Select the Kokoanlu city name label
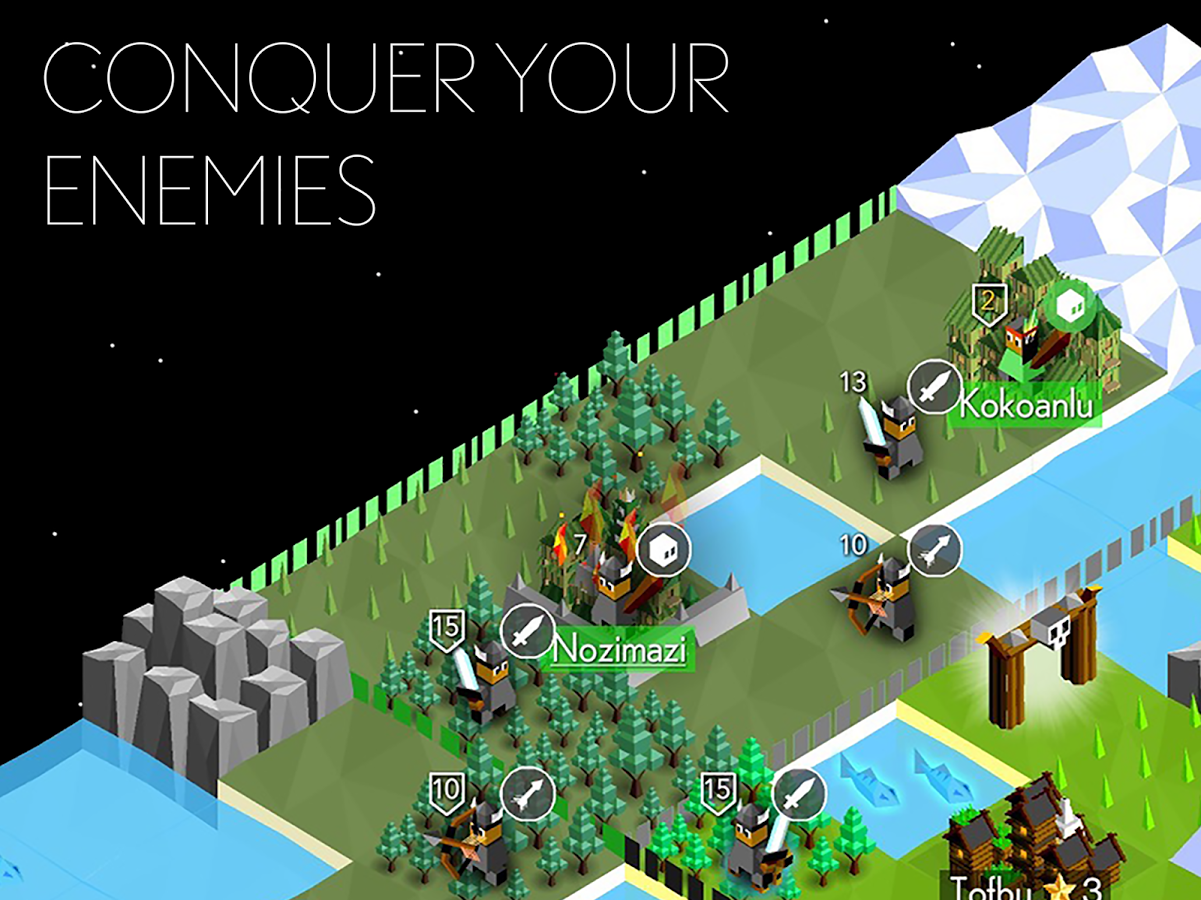Viewport: 1201px width, 900px height. click(1025, 406)
